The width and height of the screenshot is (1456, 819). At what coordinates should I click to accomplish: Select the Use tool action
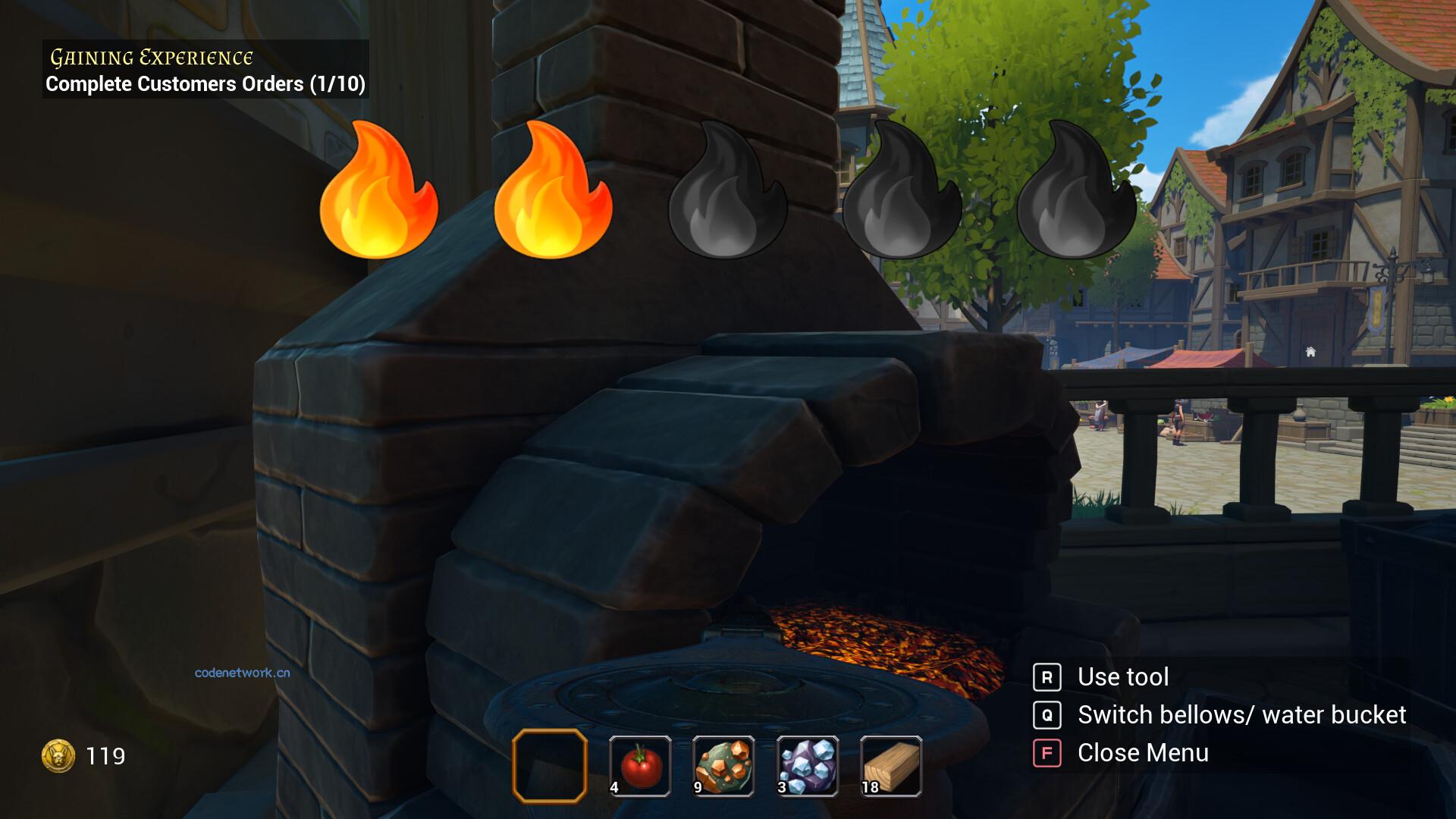[x=1122, y=676]
